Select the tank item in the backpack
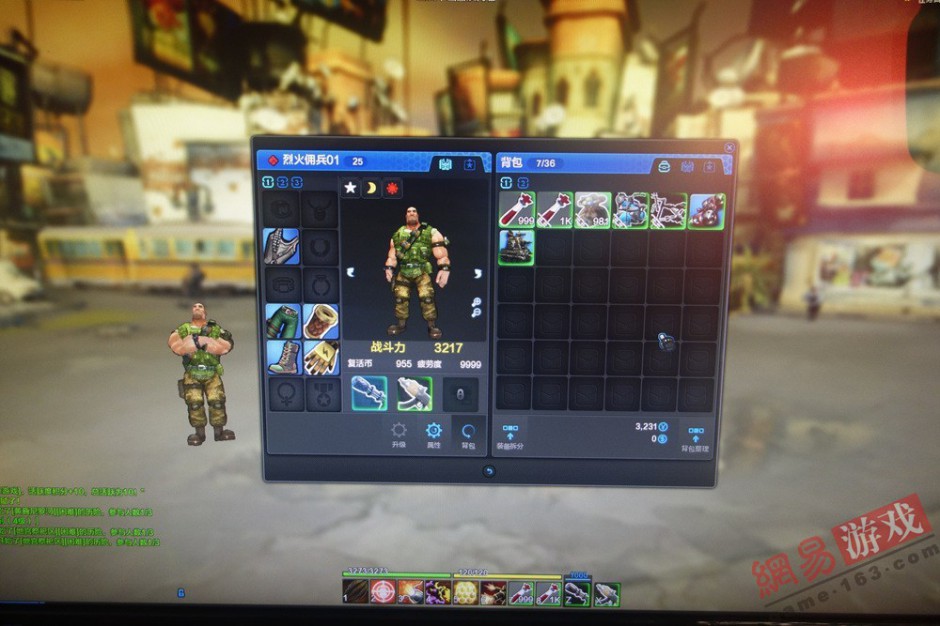 pos(516,247)
